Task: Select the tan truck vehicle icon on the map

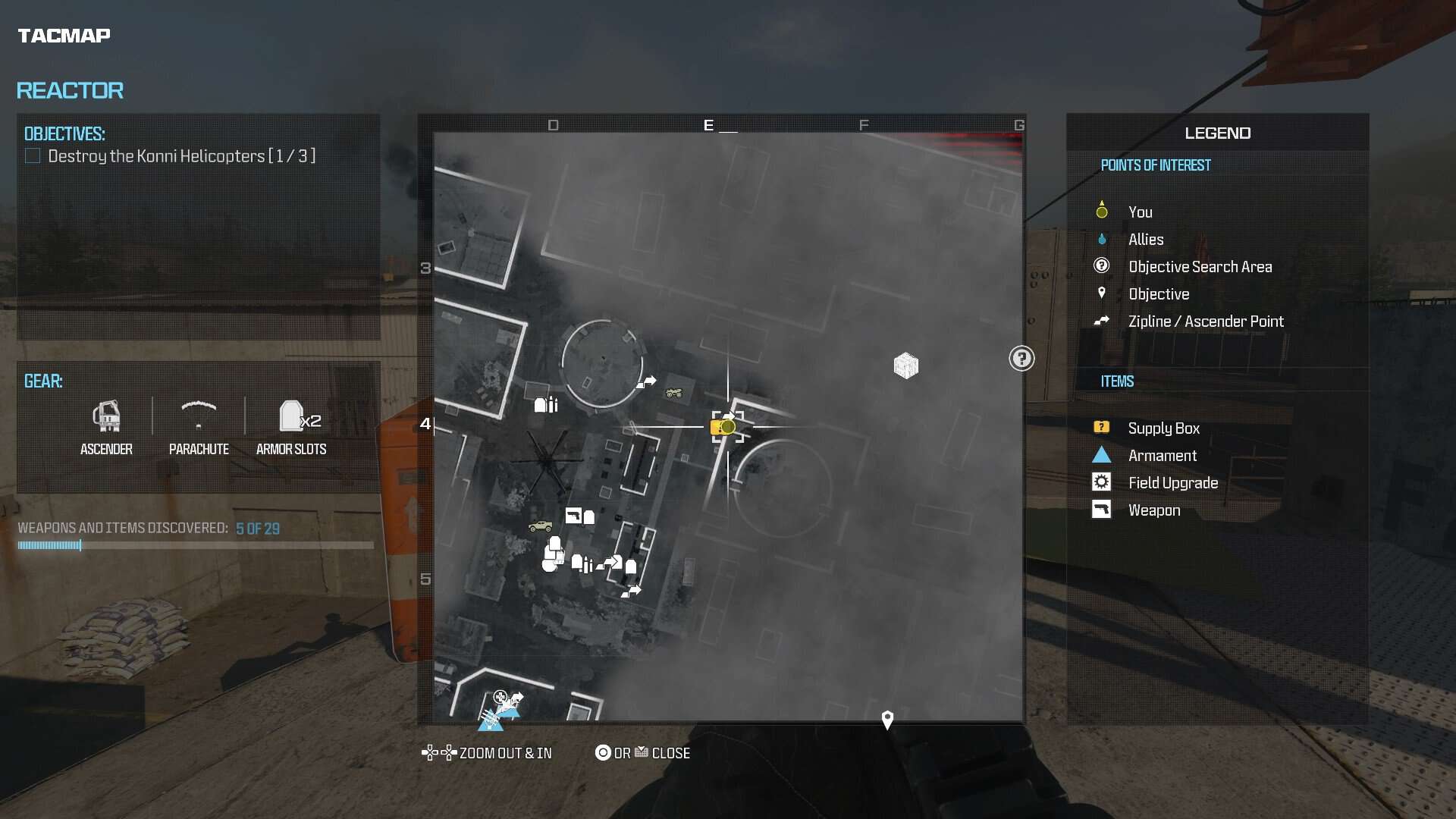Action: (541, 527)
